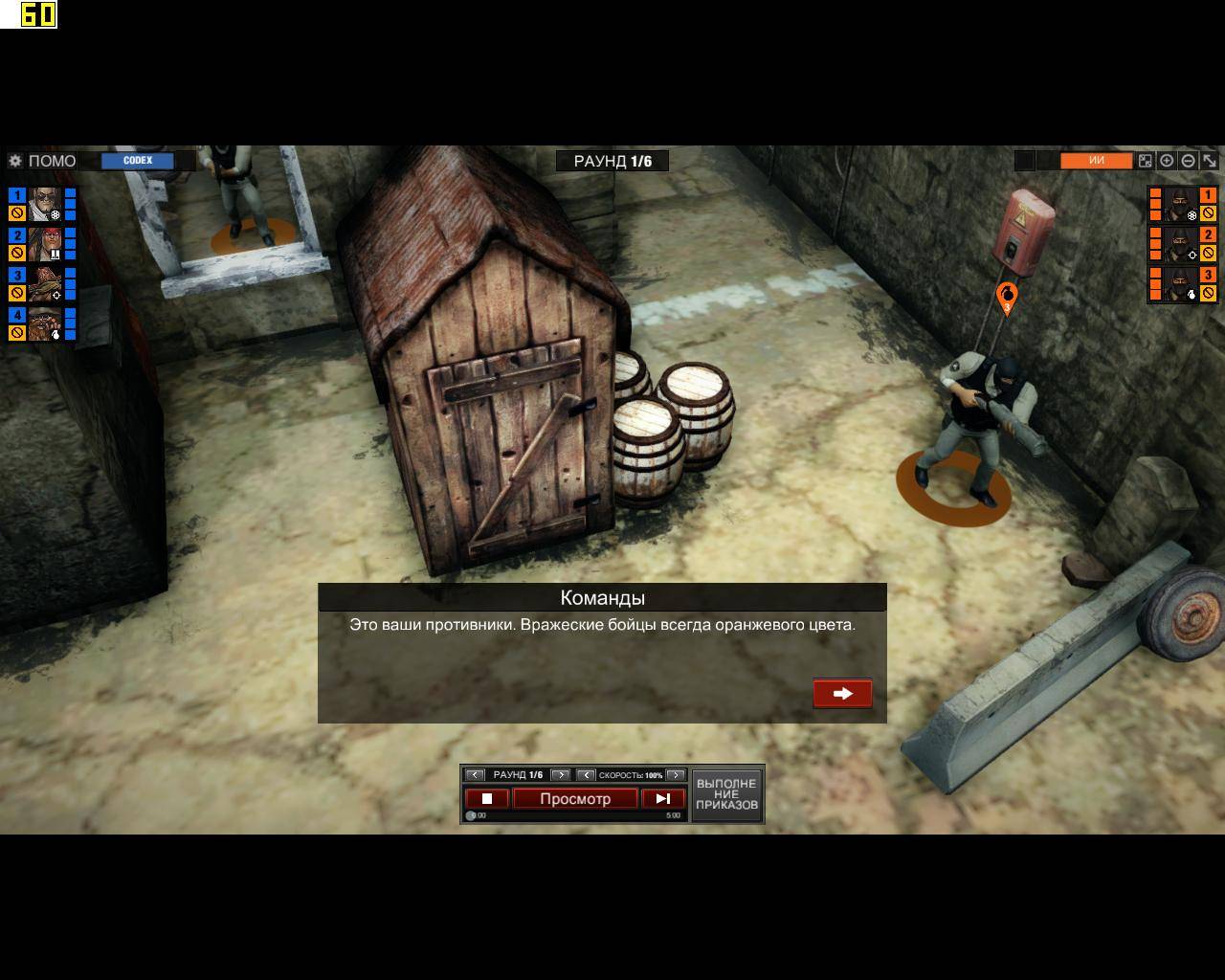Open settings via the gear icon
Screen dimensions: 1225x980
[15, 161]
